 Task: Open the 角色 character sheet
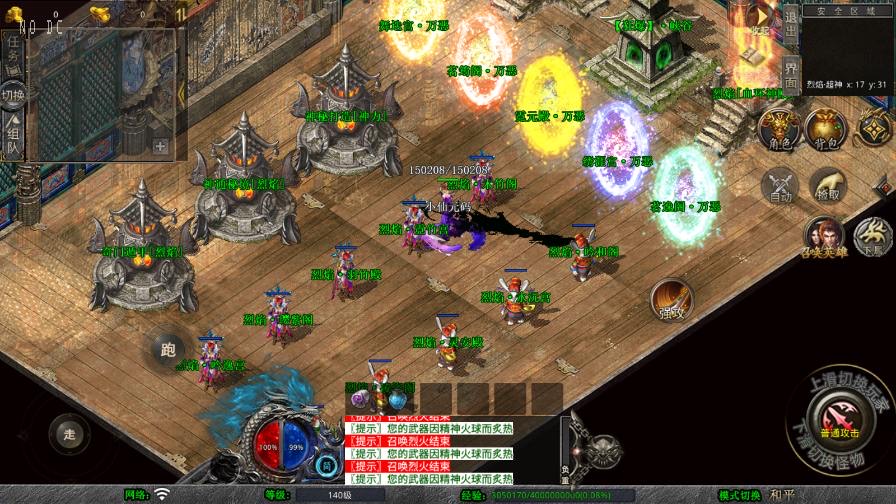click(x=778, y=129)
